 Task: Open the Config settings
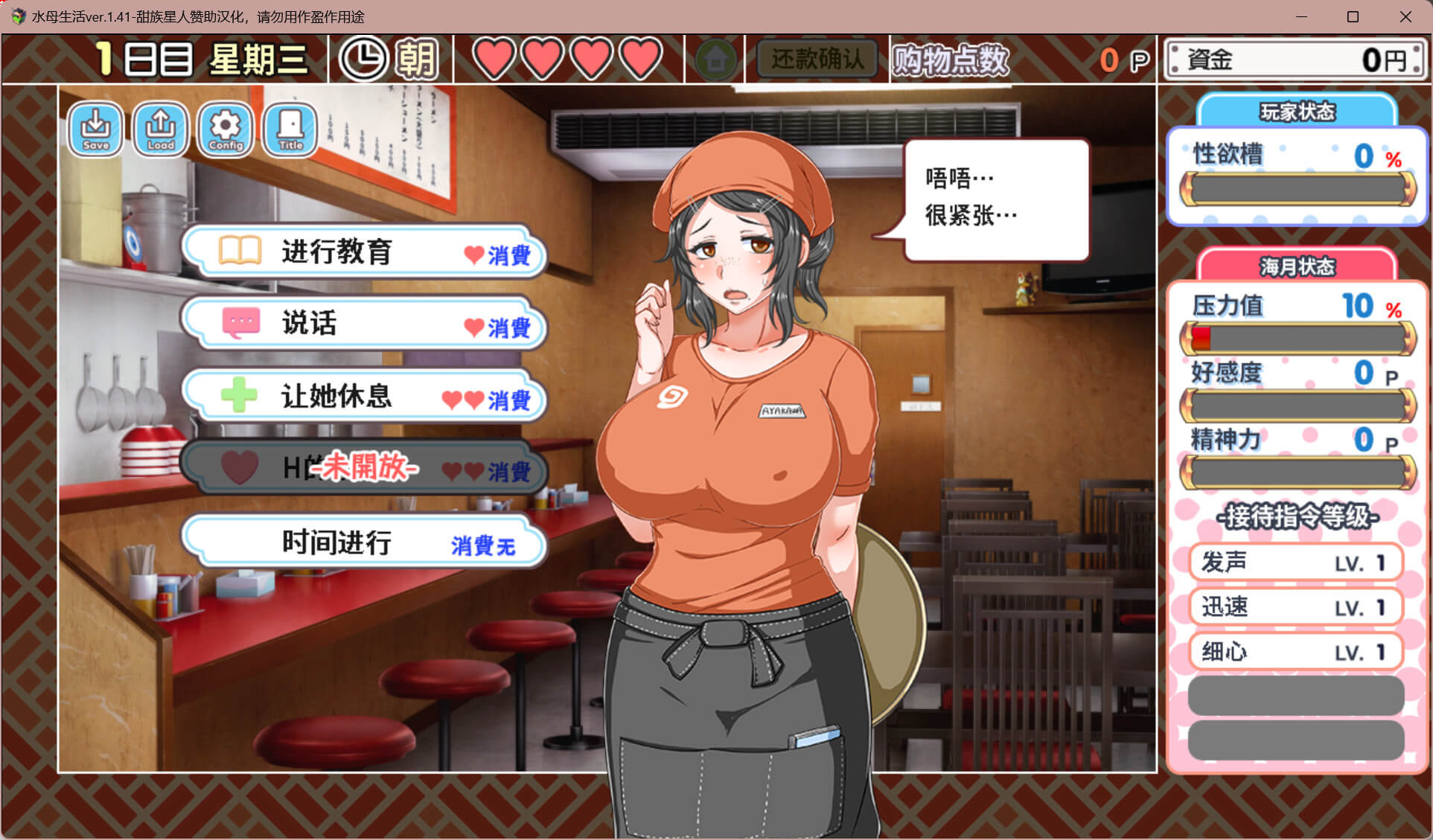point(226,129)
